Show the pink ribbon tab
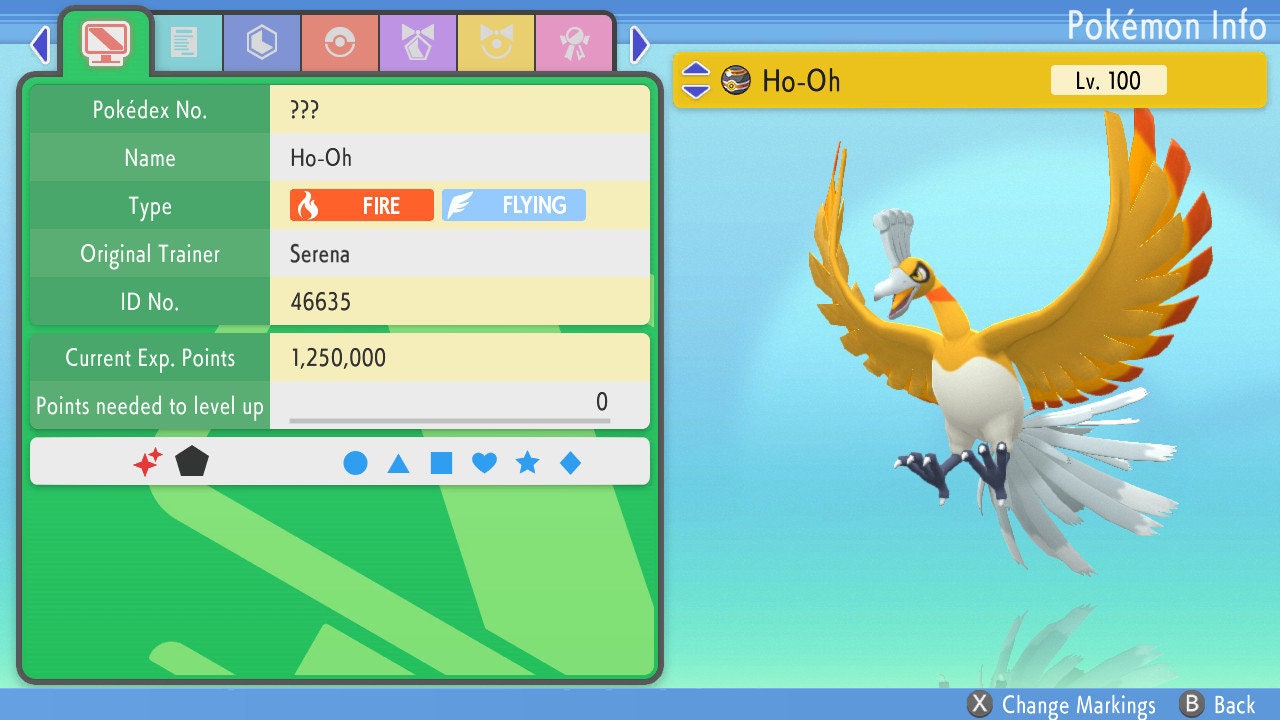Image resolution: width=1280 pixels, height=720 pixels. pyautogui.click(x=573, y=43)
